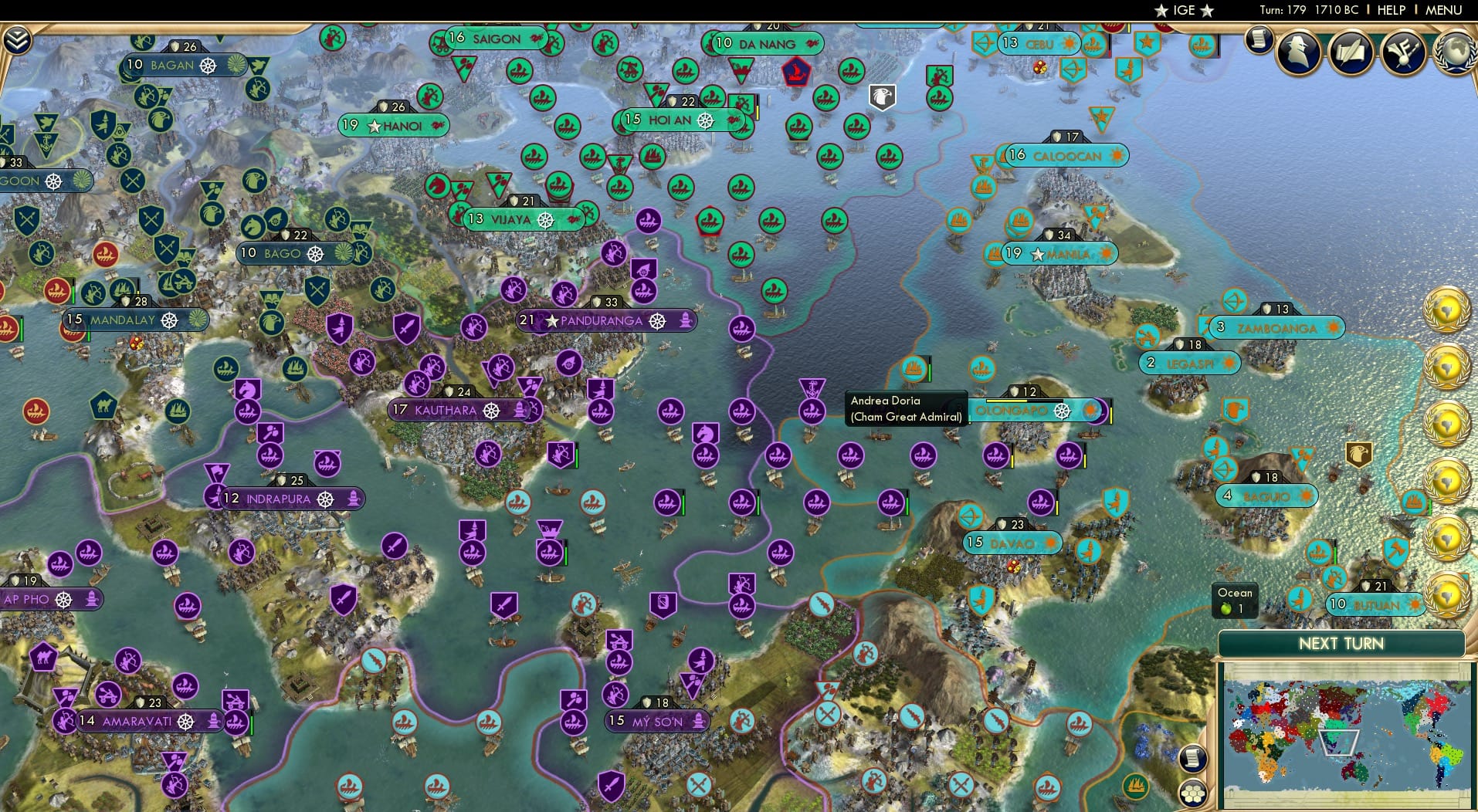Open the Social Policies scroll-and-quill icon
The width and height of the screenshot is (1478, 812).
pyautogui.click(x=1351, y=52)
